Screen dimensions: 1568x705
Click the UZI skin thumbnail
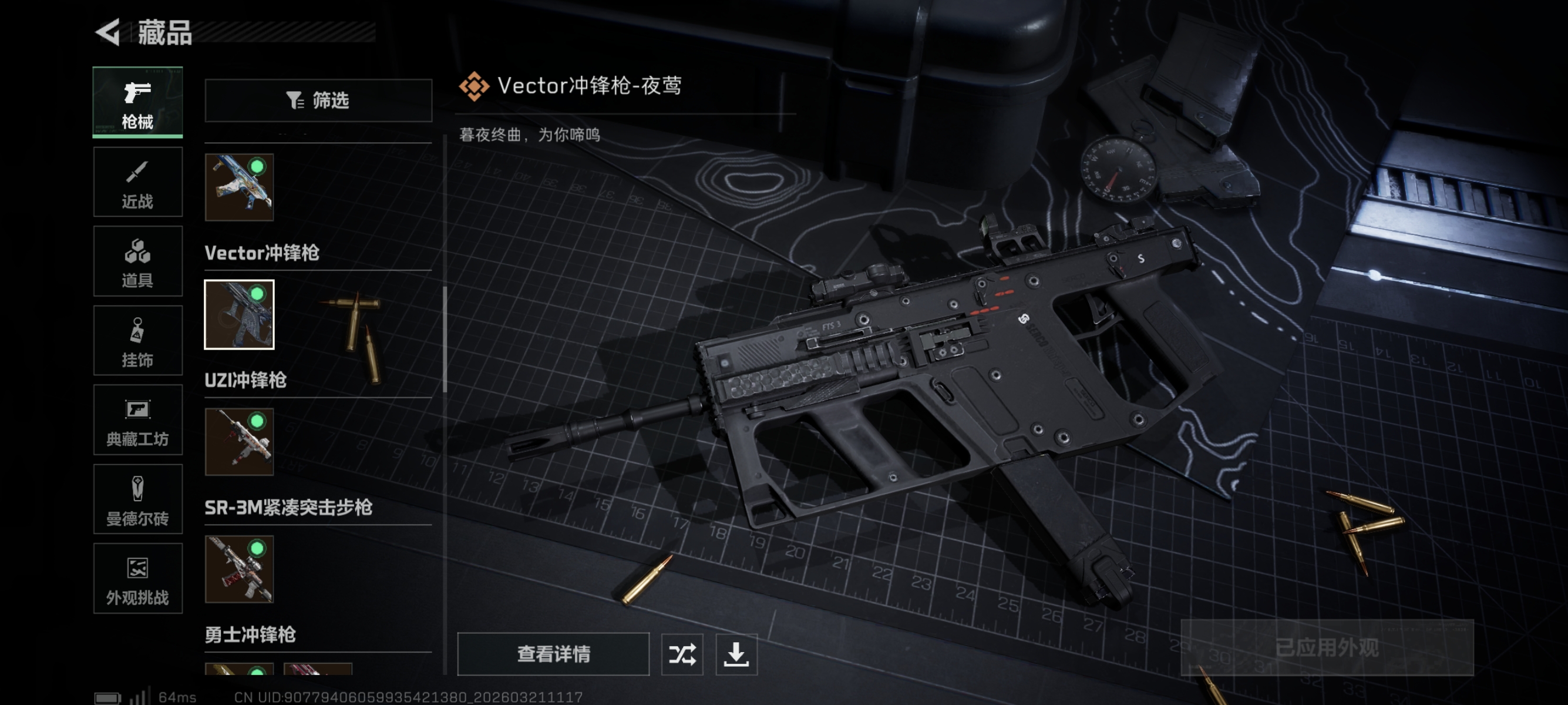pyautogui.click(x=238, y=442)
